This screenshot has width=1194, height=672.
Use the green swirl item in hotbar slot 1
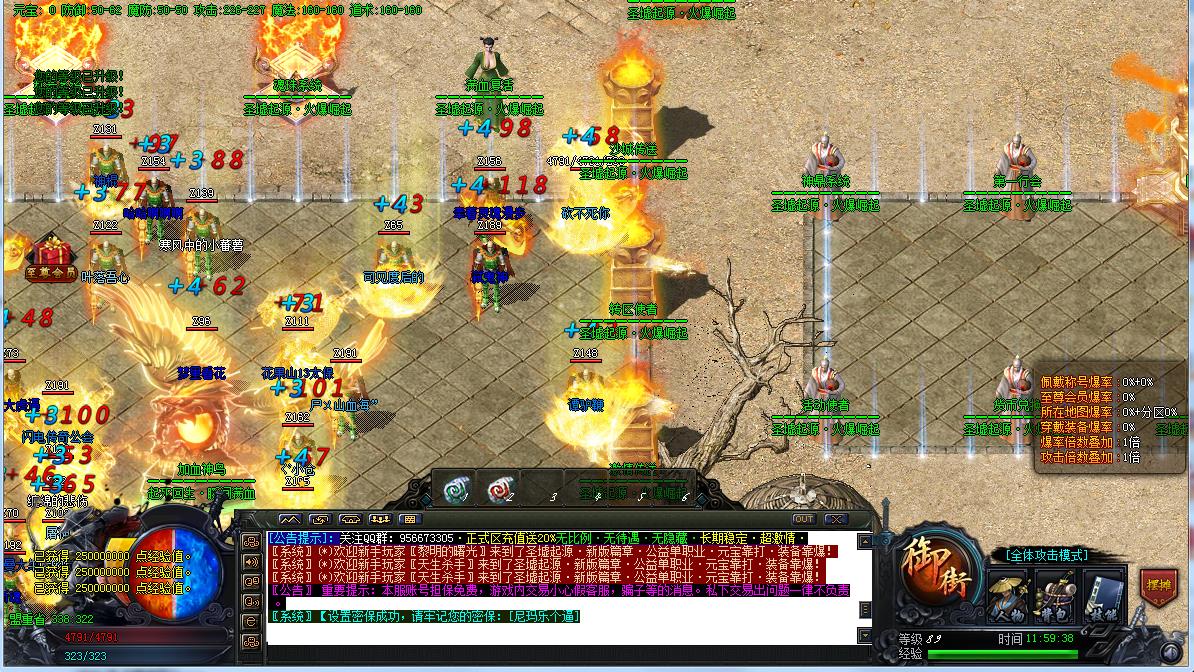tap(457, 490)
